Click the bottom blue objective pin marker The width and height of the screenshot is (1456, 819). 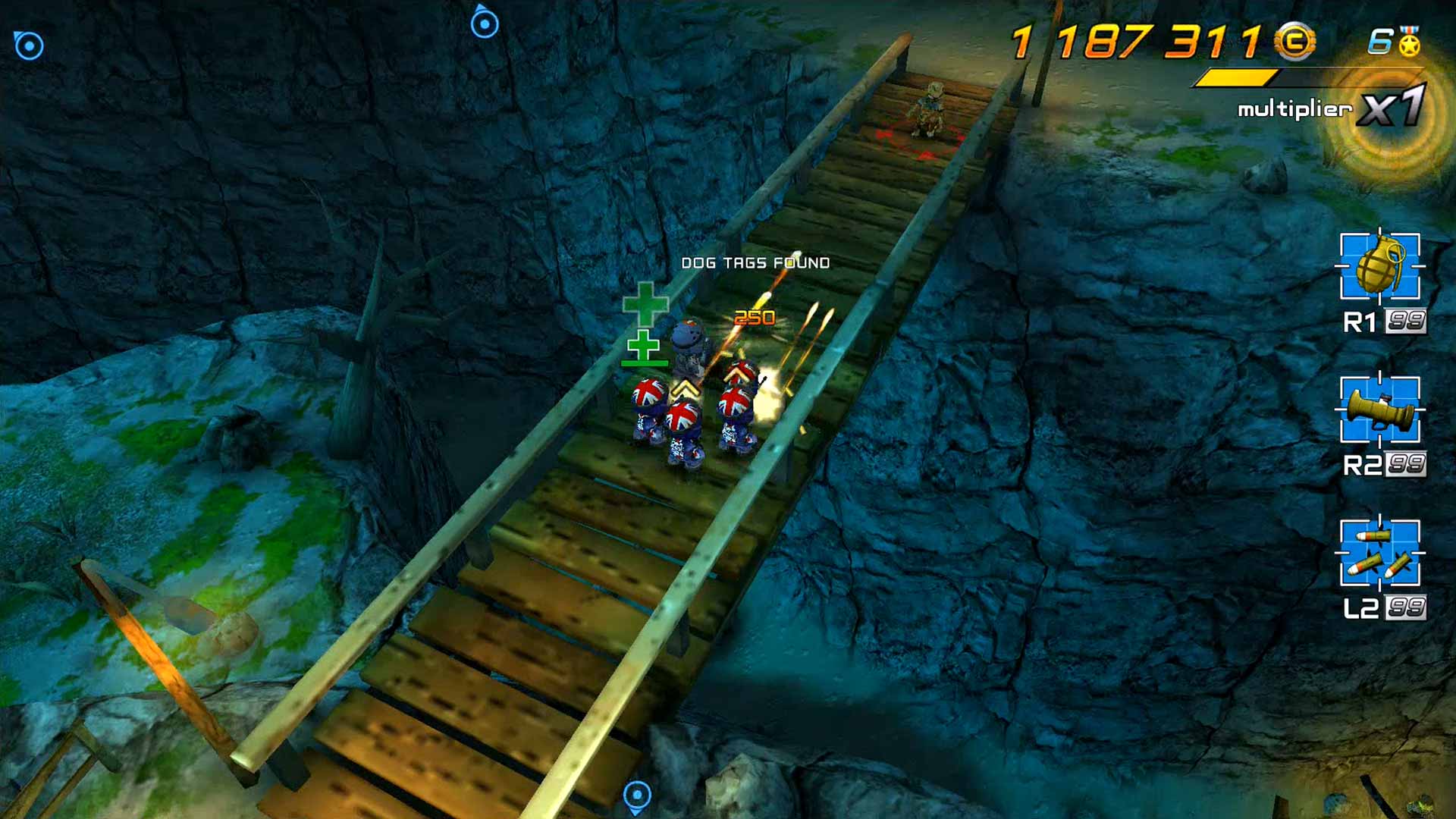[635, 794]
